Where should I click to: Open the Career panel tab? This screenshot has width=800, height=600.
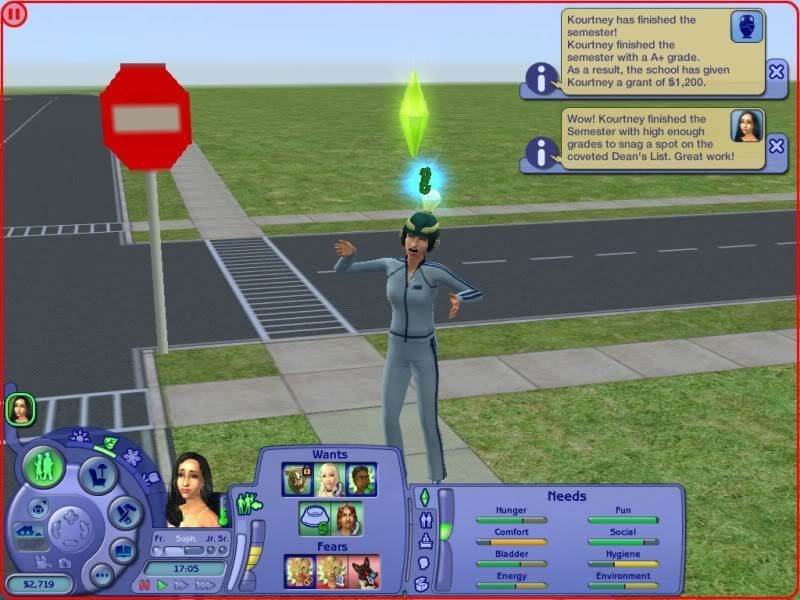423,541
